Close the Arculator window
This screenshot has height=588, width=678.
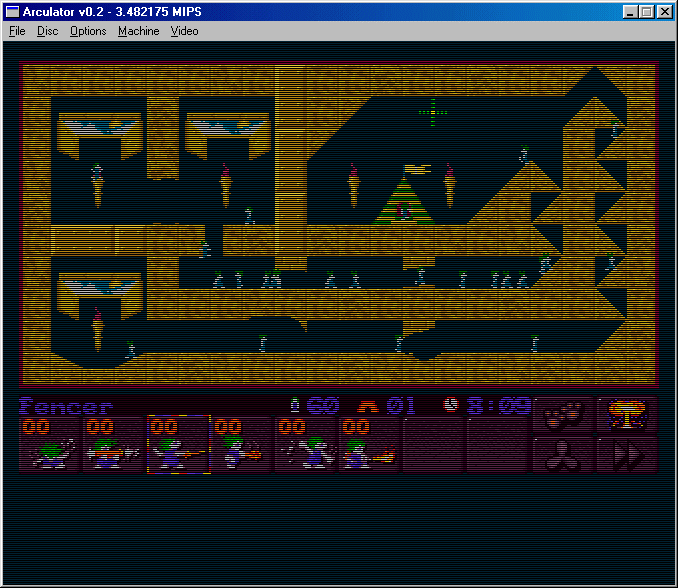(x=665, y=11)
